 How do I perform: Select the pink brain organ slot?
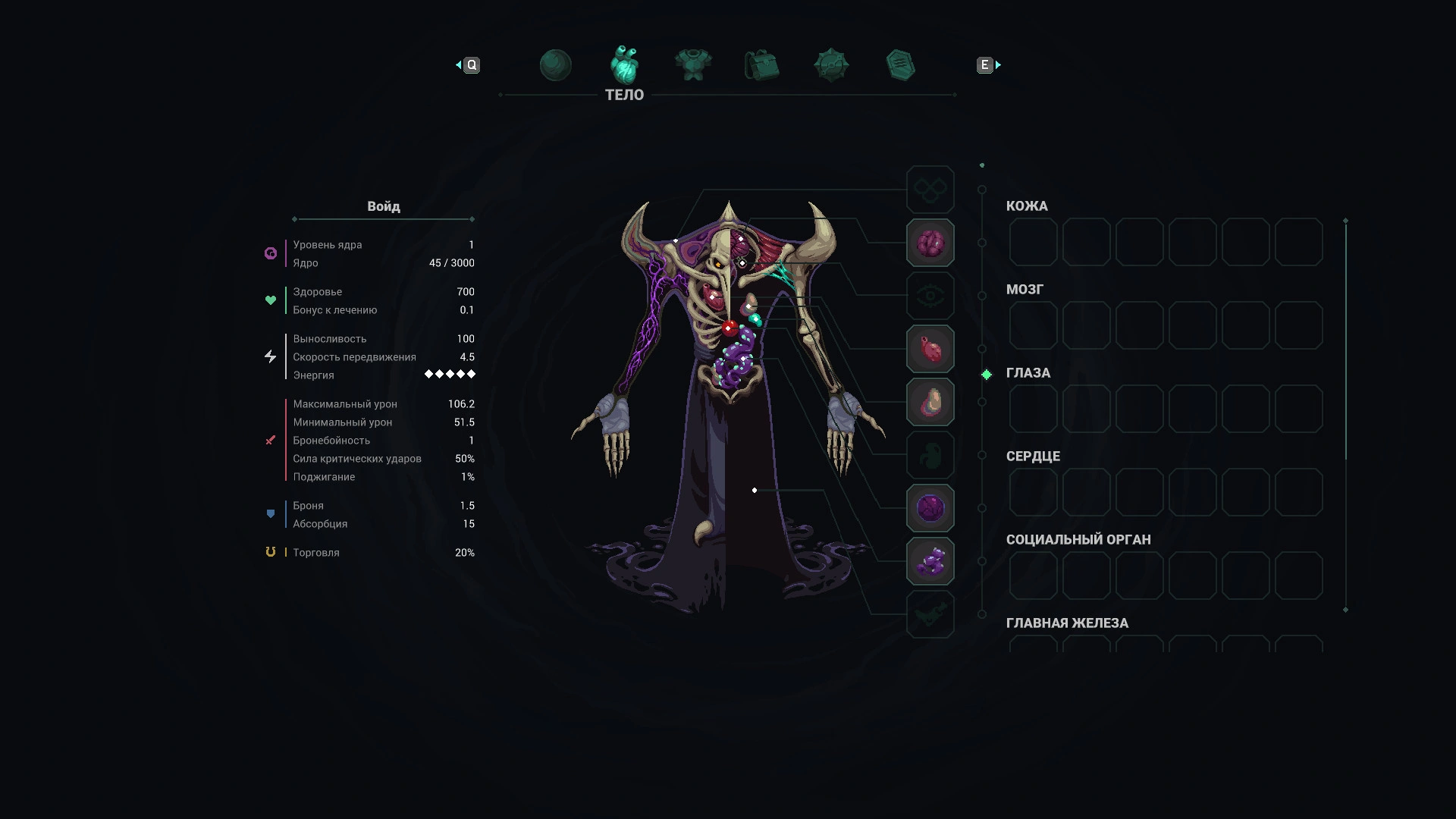pyautogui.click(x=930, y=243)
